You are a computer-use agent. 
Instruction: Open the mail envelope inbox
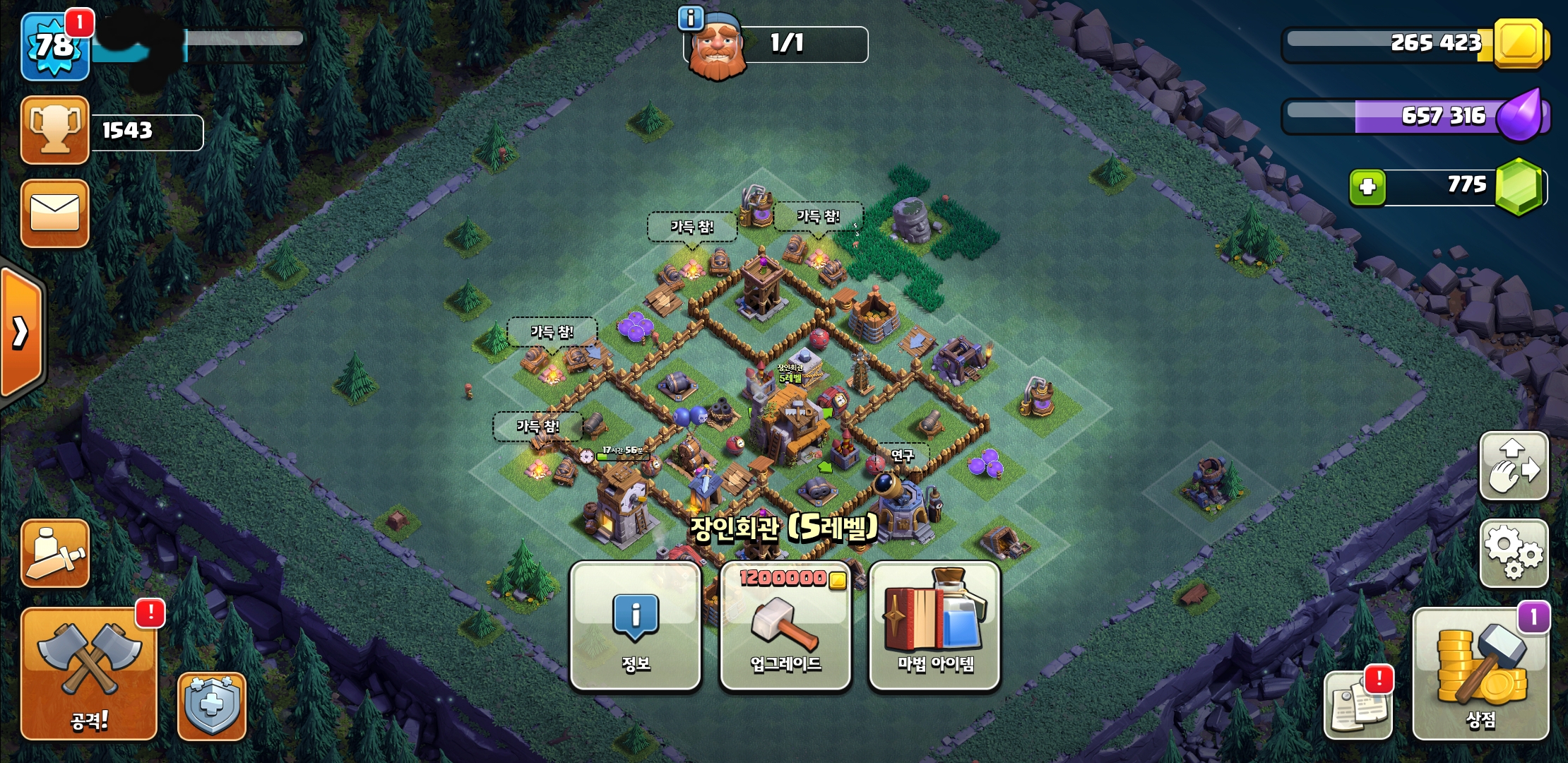pos(55,213)
